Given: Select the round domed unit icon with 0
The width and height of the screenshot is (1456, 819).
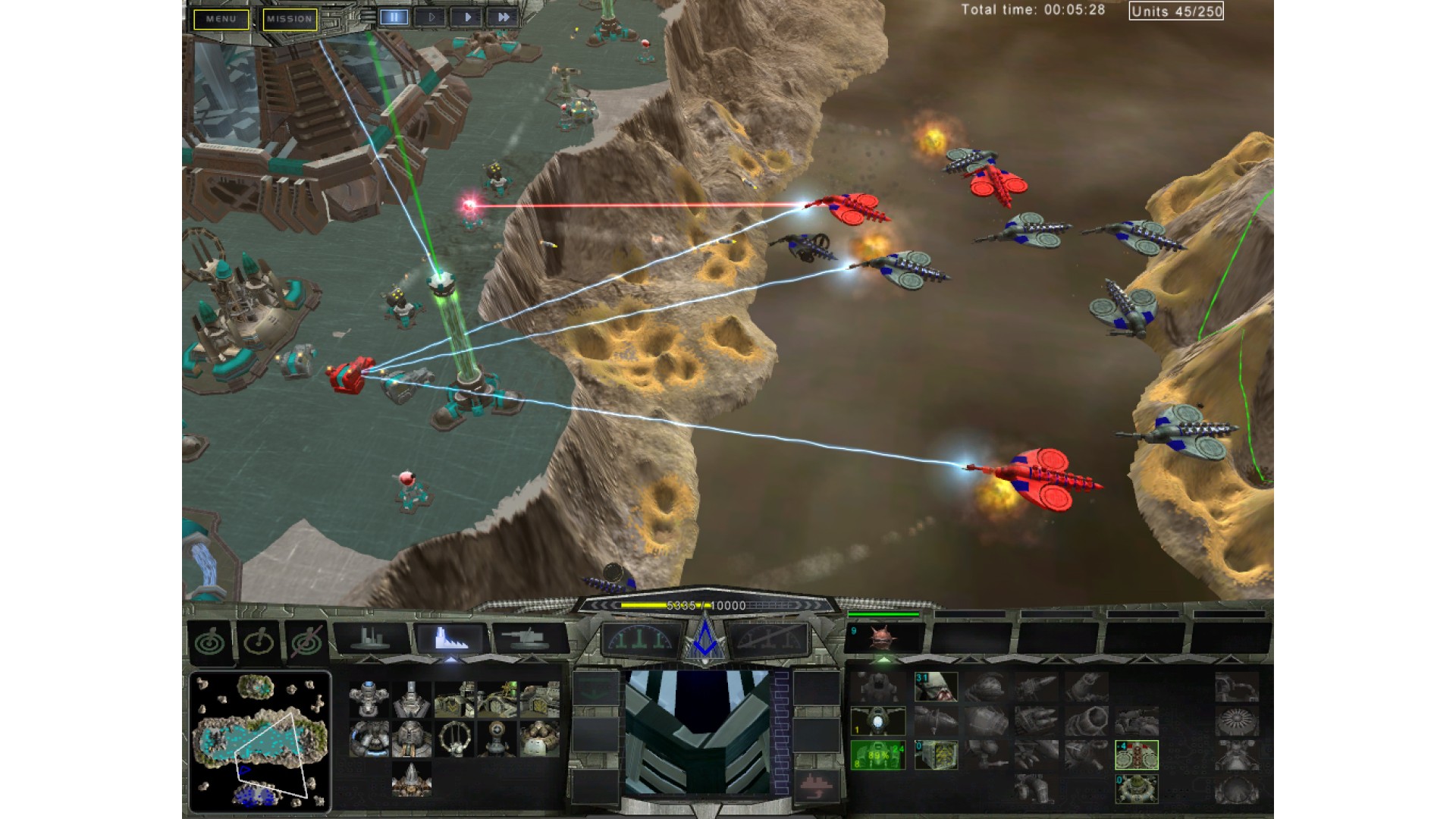Looking at the screenshot, I should coord(1136,789).
